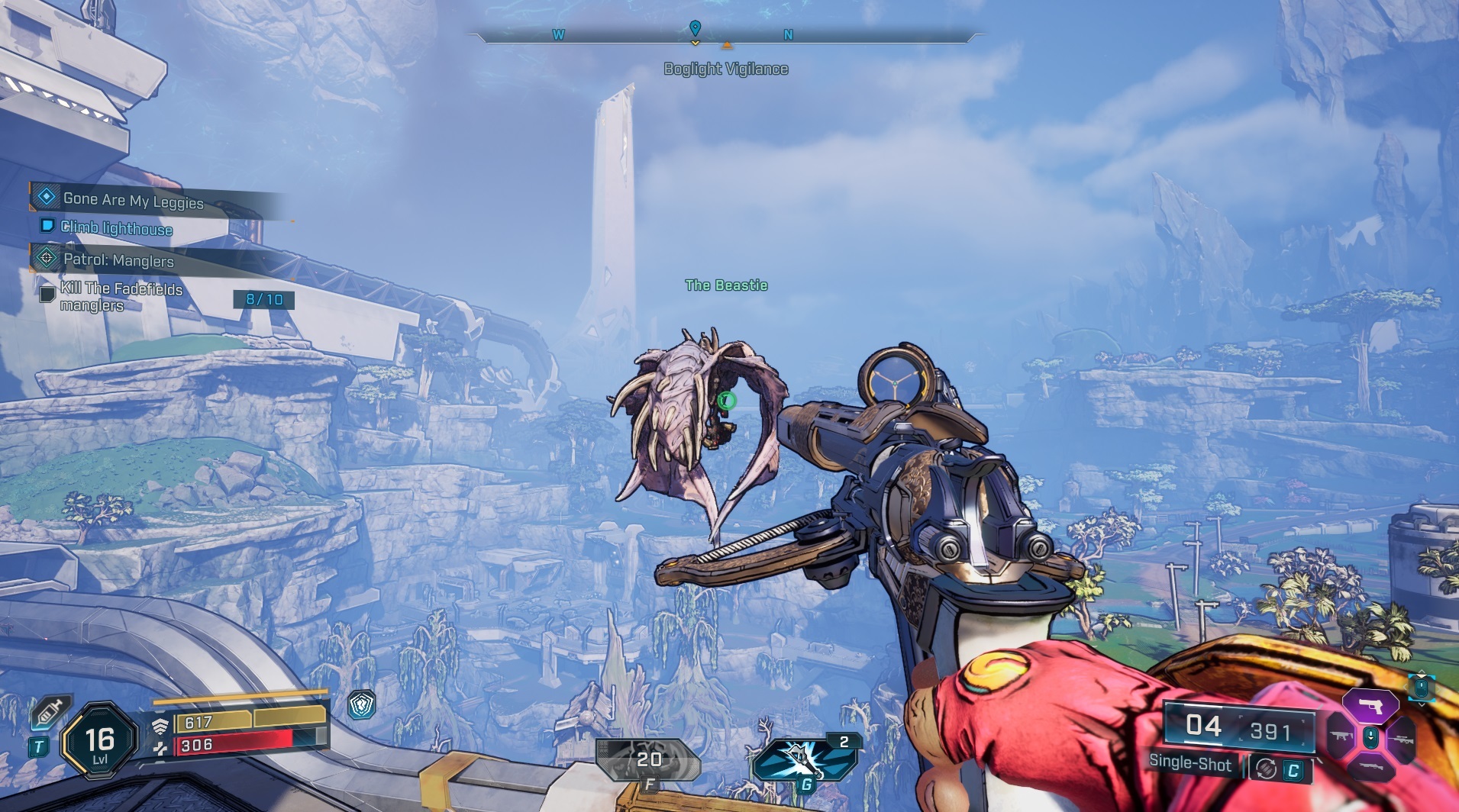Toggle the Single-Shot fire mode icon
The width and height of the screenshot is (1459, 812).
point(1267,768)
